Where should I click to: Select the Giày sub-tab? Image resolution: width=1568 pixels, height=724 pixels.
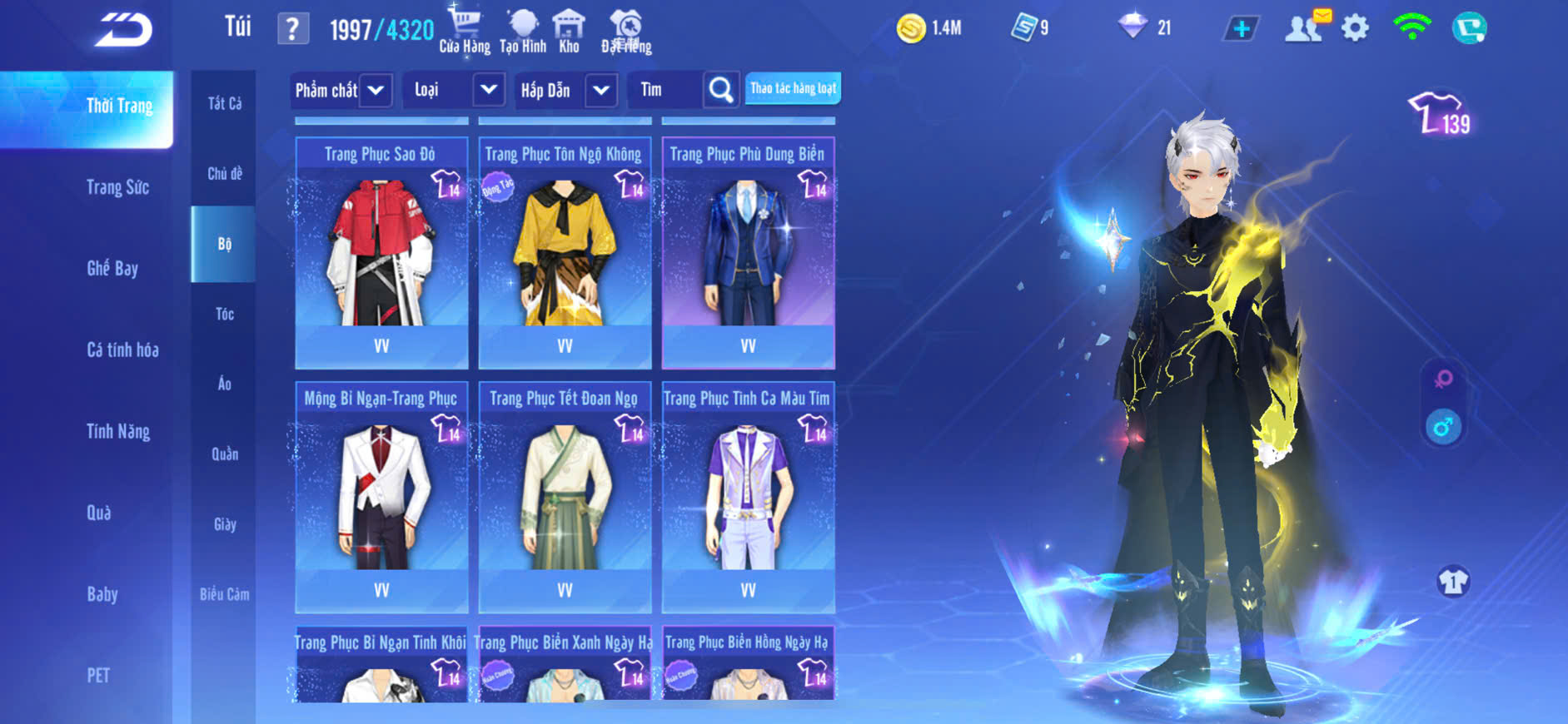point(225,524)
